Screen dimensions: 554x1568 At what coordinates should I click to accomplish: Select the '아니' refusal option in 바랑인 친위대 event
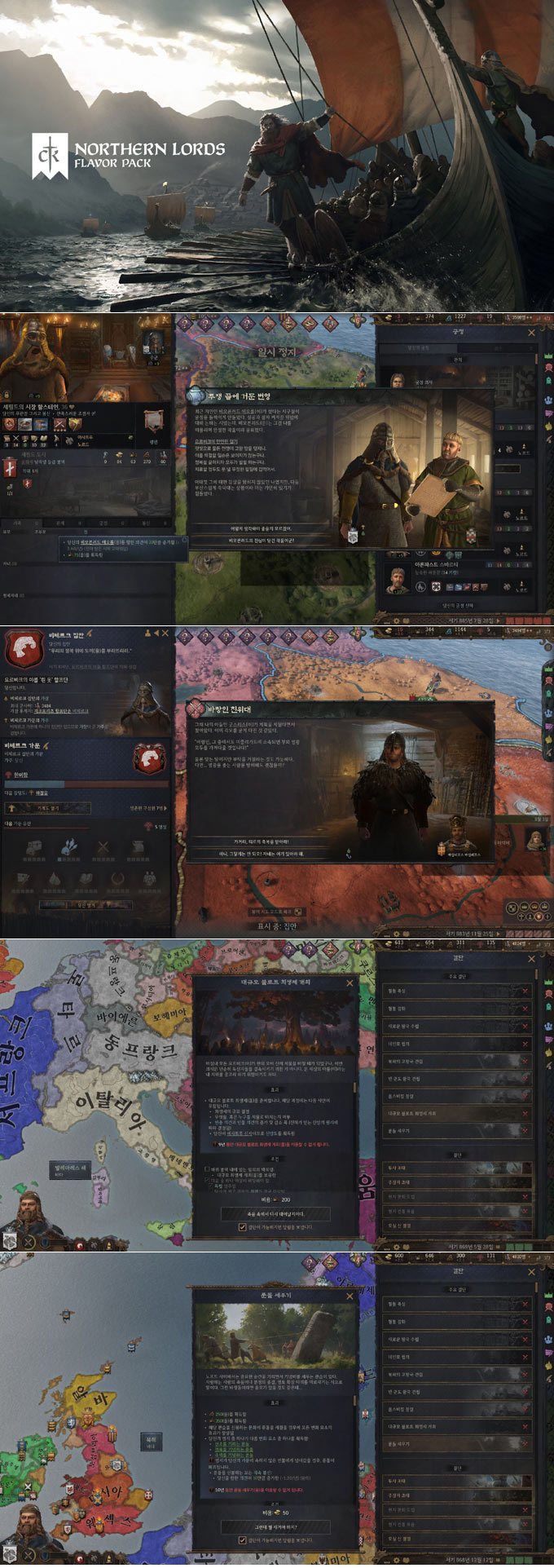point(262,854)
